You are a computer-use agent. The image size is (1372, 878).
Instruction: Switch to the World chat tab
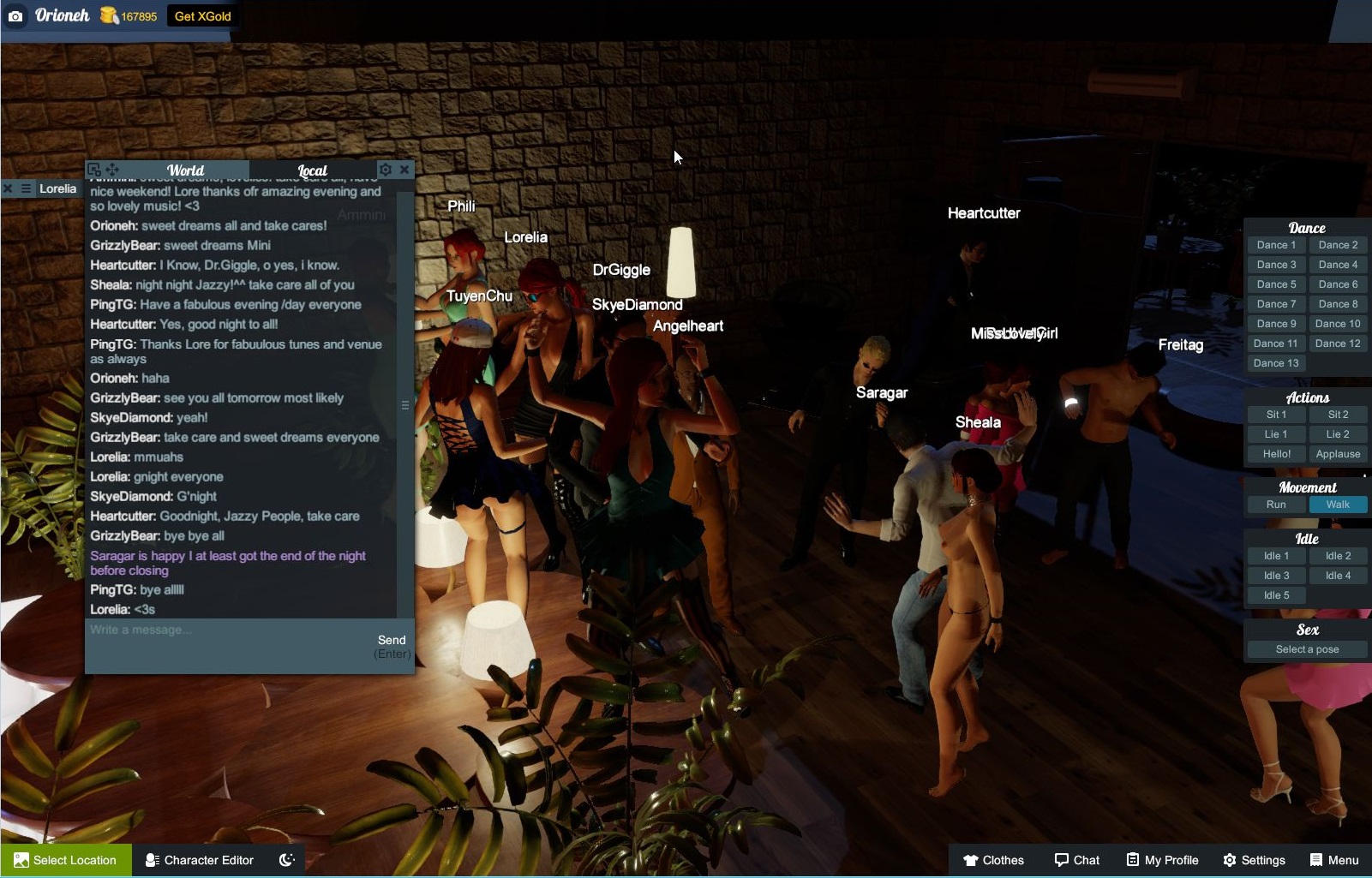[x=185, y=170]
